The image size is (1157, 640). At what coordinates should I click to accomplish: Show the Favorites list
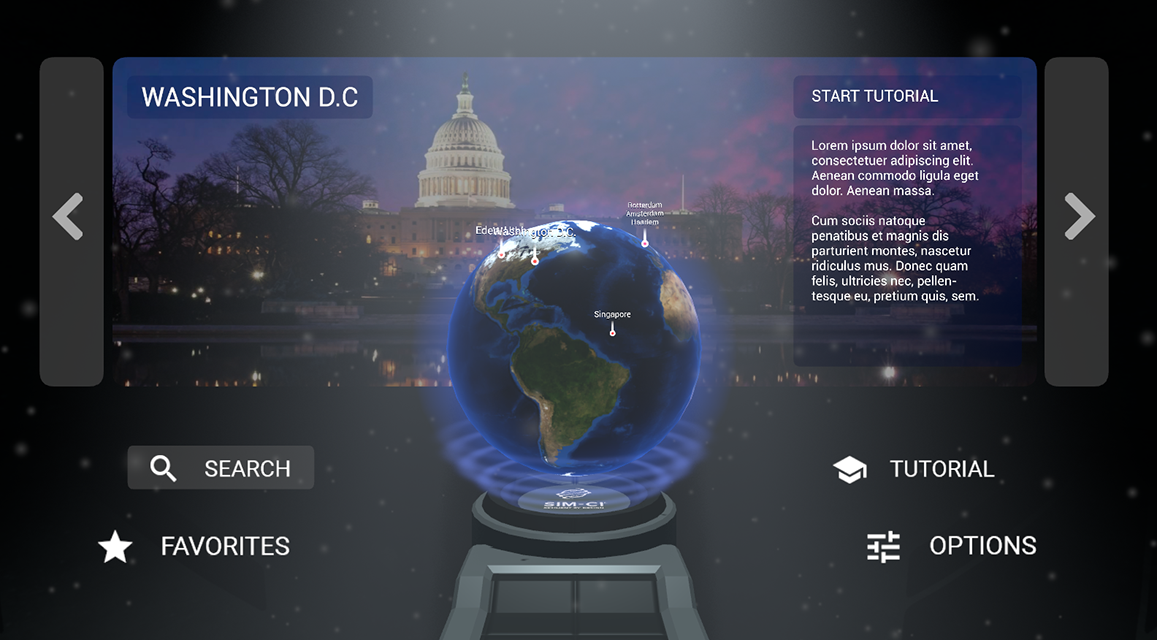click(194, 546)
